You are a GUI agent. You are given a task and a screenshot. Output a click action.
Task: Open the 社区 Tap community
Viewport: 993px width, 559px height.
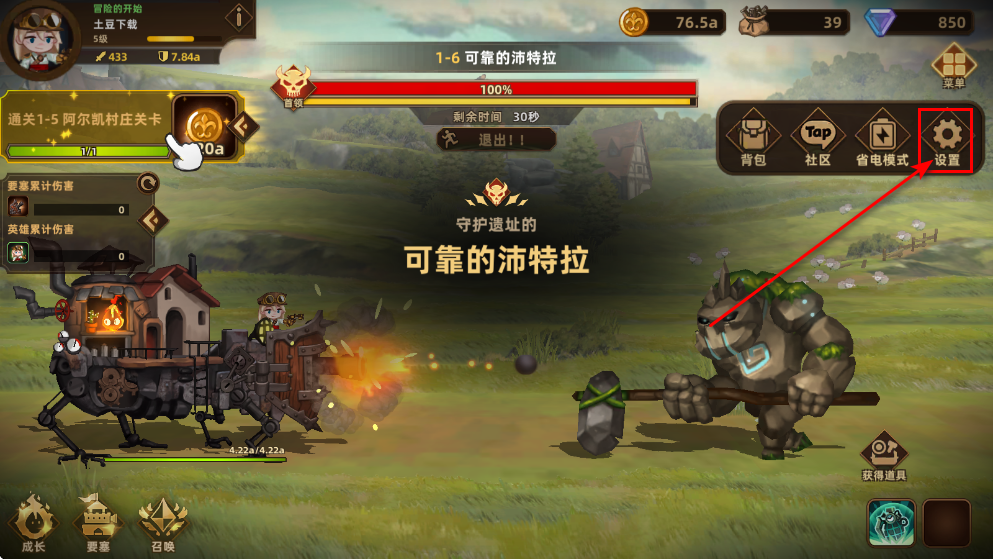817,140
